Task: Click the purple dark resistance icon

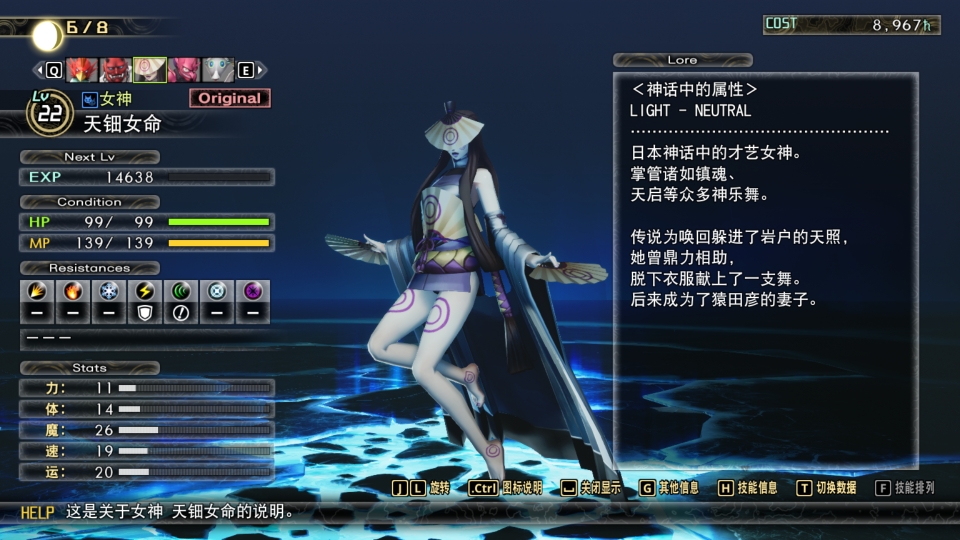Action: tap(253, 291)
